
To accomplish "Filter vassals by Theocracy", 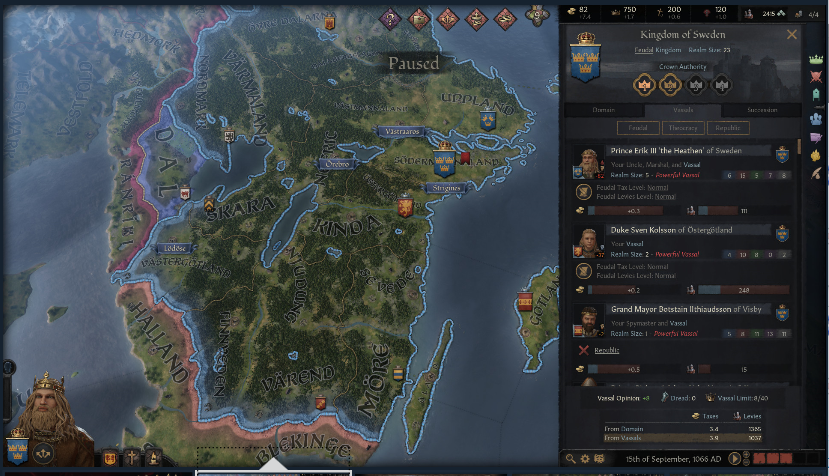I will [683, 128].
